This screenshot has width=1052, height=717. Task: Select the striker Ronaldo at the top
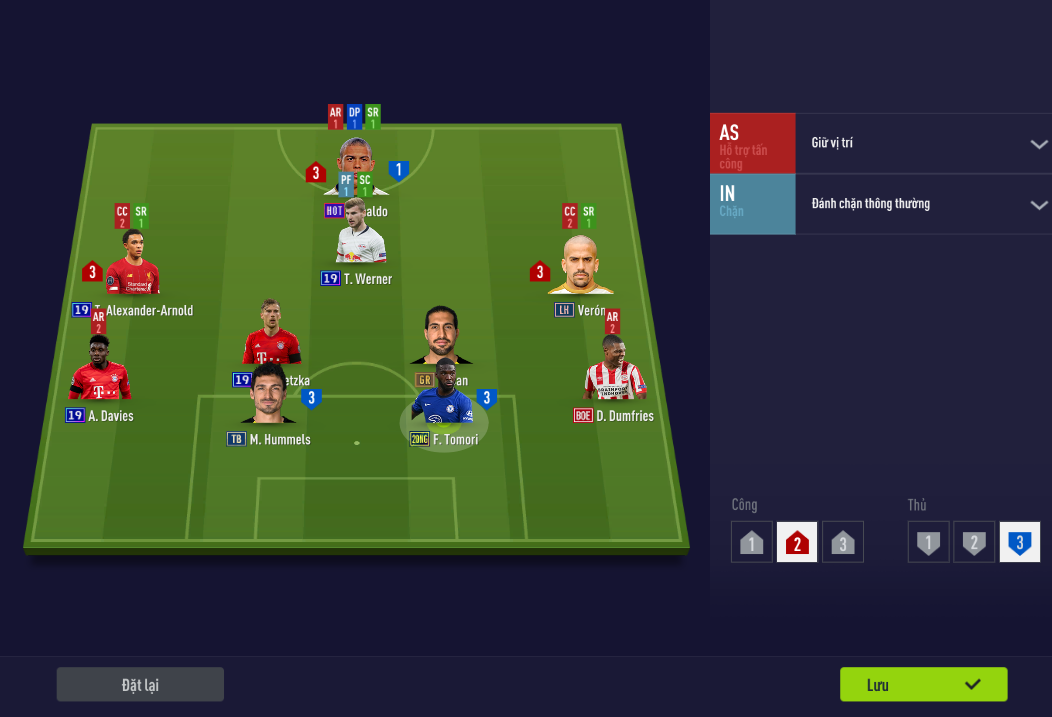(x=357, y=160)
